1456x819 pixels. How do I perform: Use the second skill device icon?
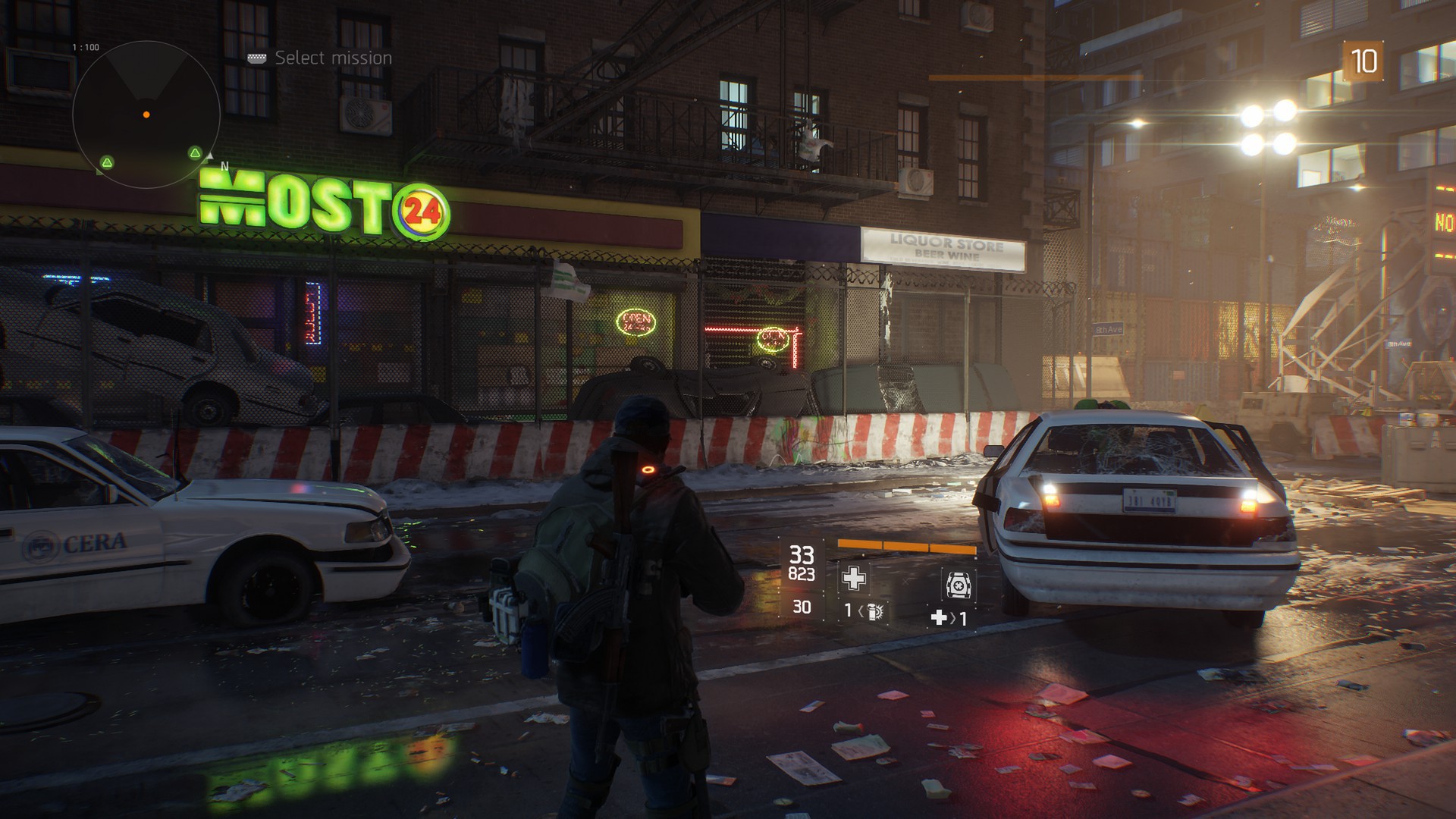click(959, 585)
